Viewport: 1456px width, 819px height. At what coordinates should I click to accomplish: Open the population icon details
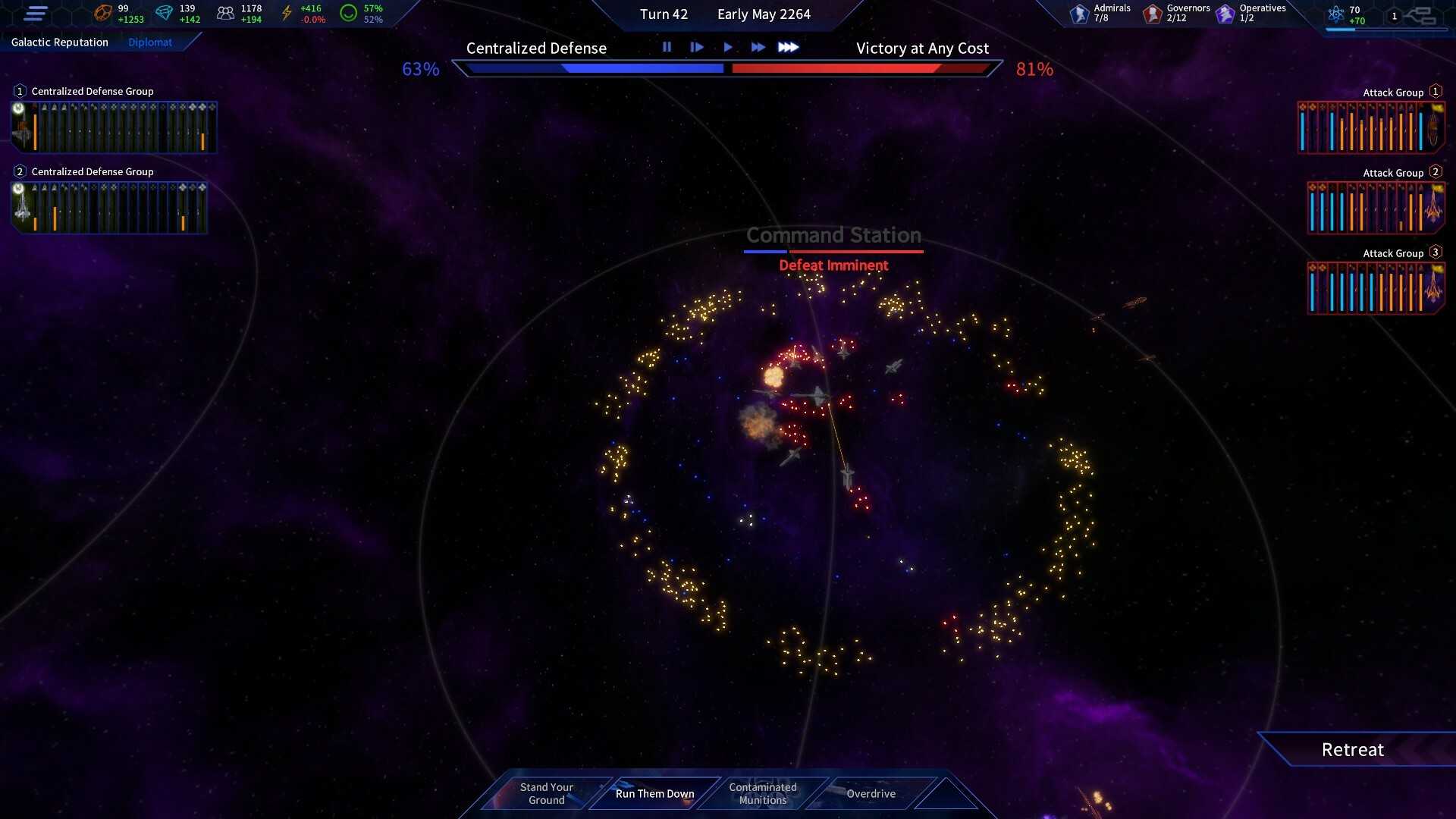click(224, 12)
